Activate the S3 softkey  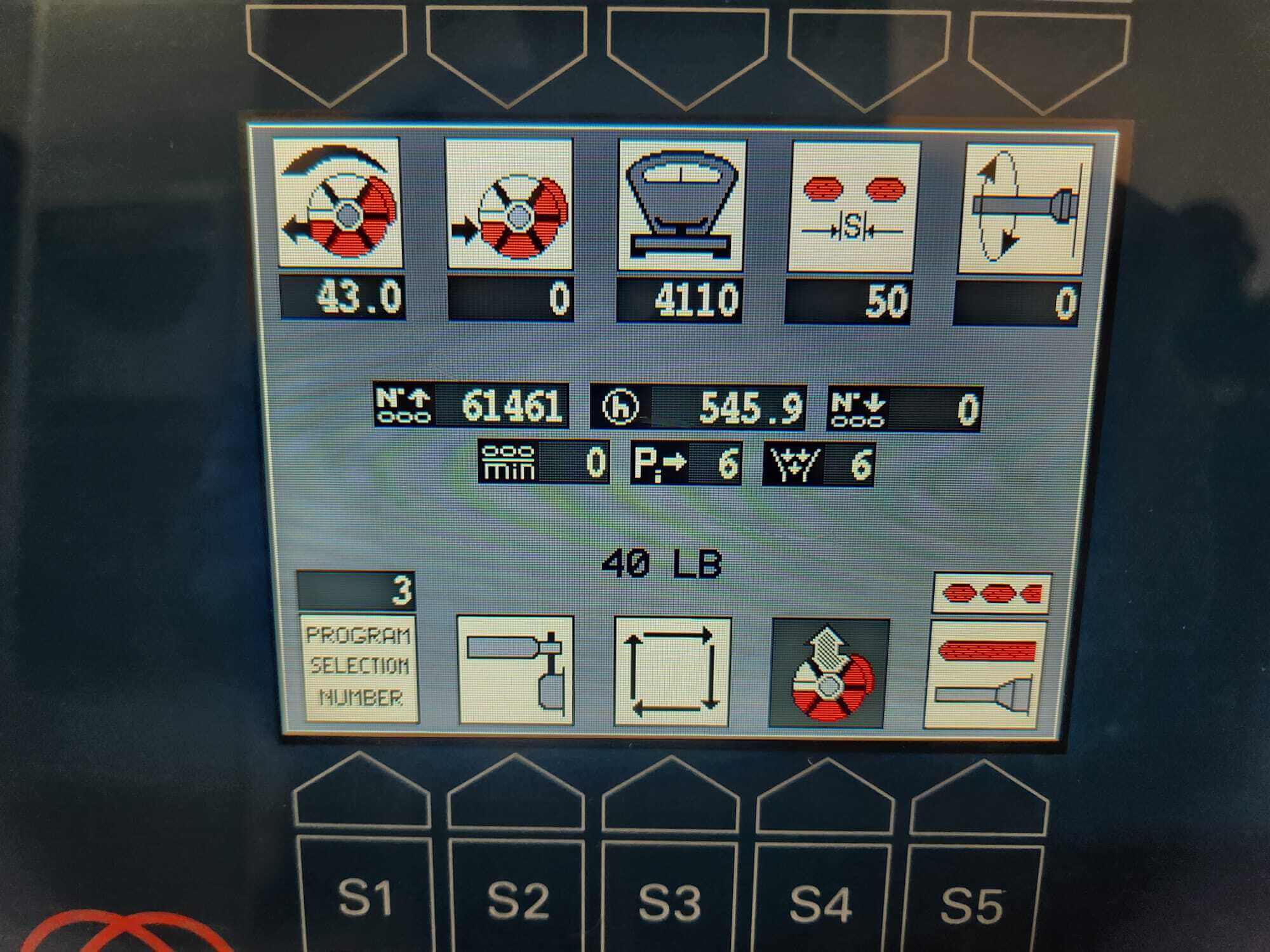pyautogui.click(x=670, y=901)
